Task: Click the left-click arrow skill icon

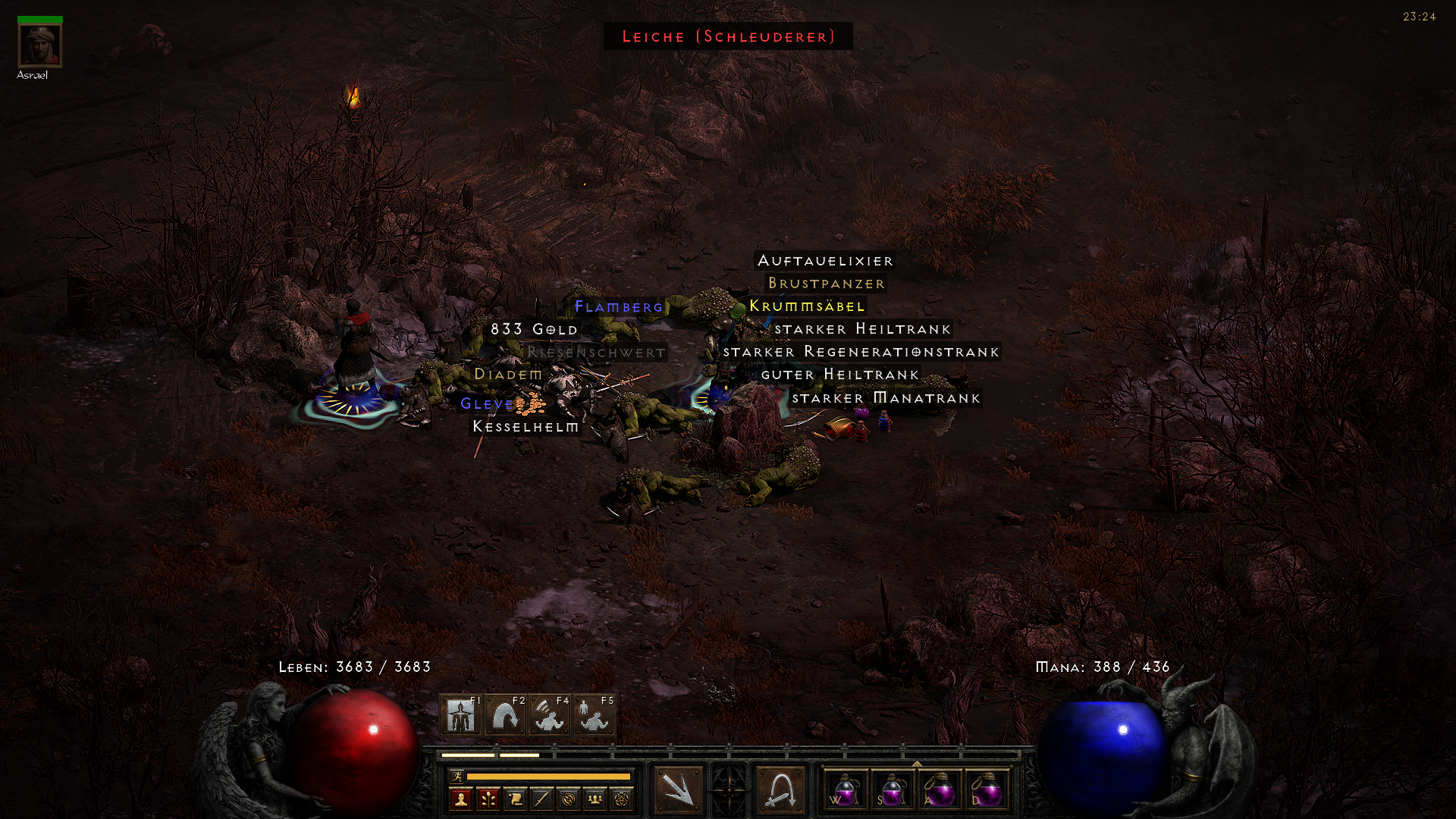Action: tap(678, 790)
